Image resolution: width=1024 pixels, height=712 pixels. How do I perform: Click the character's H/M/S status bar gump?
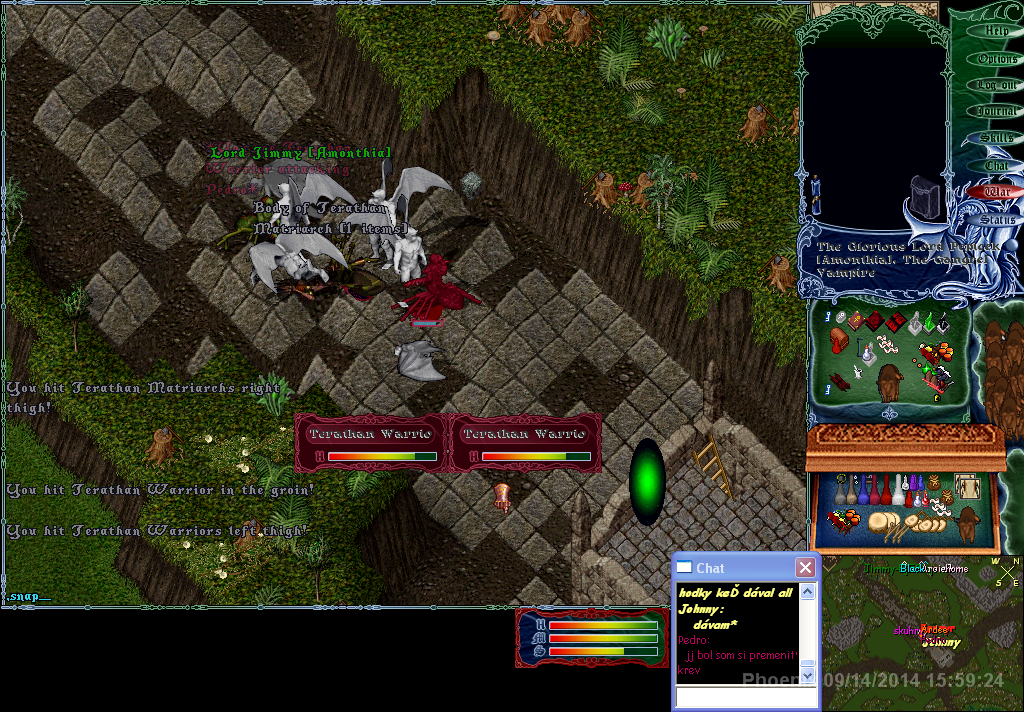[590, 637]
